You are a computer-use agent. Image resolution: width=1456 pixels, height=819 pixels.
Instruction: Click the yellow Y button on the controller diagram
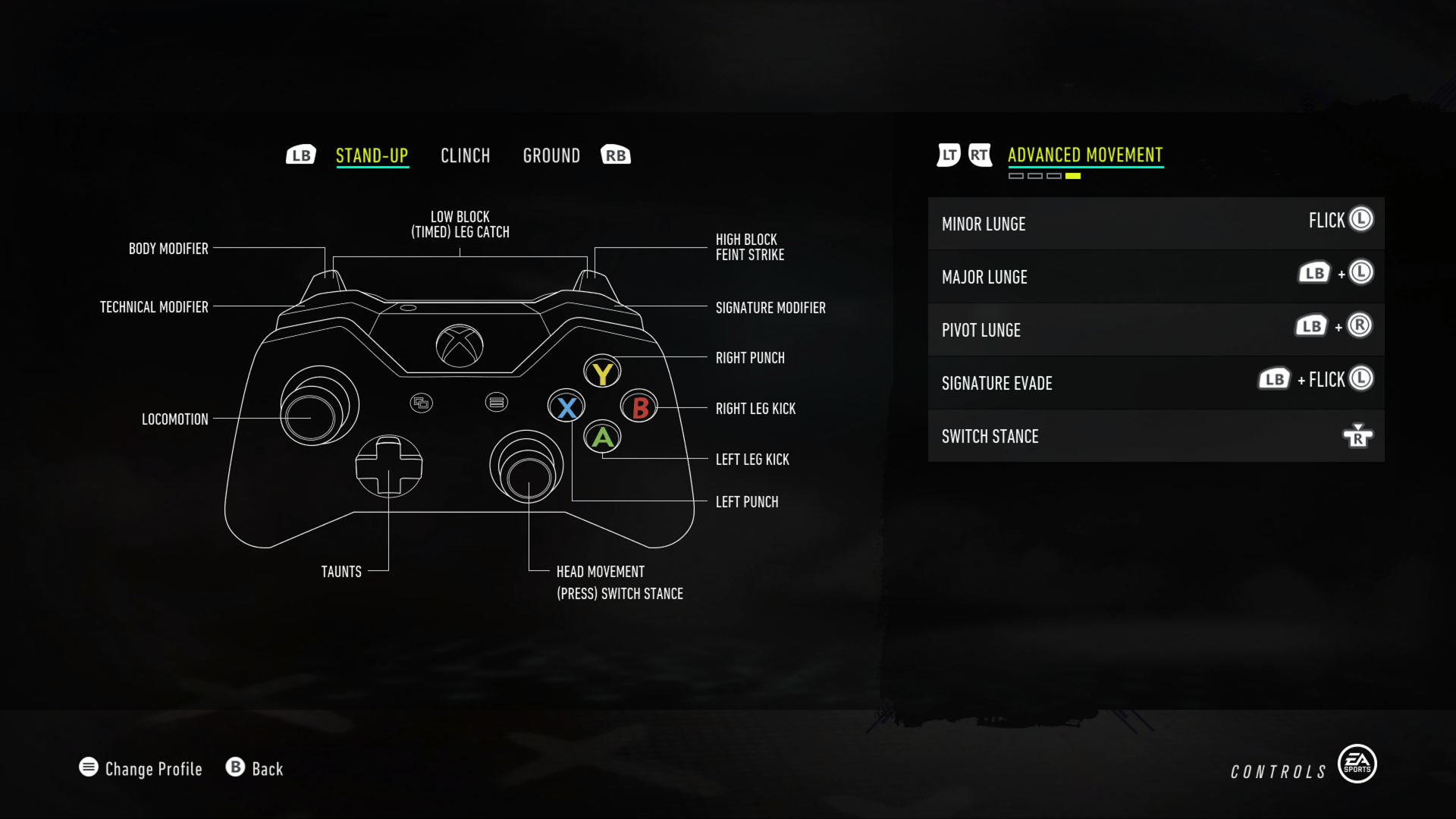(602, 372)
